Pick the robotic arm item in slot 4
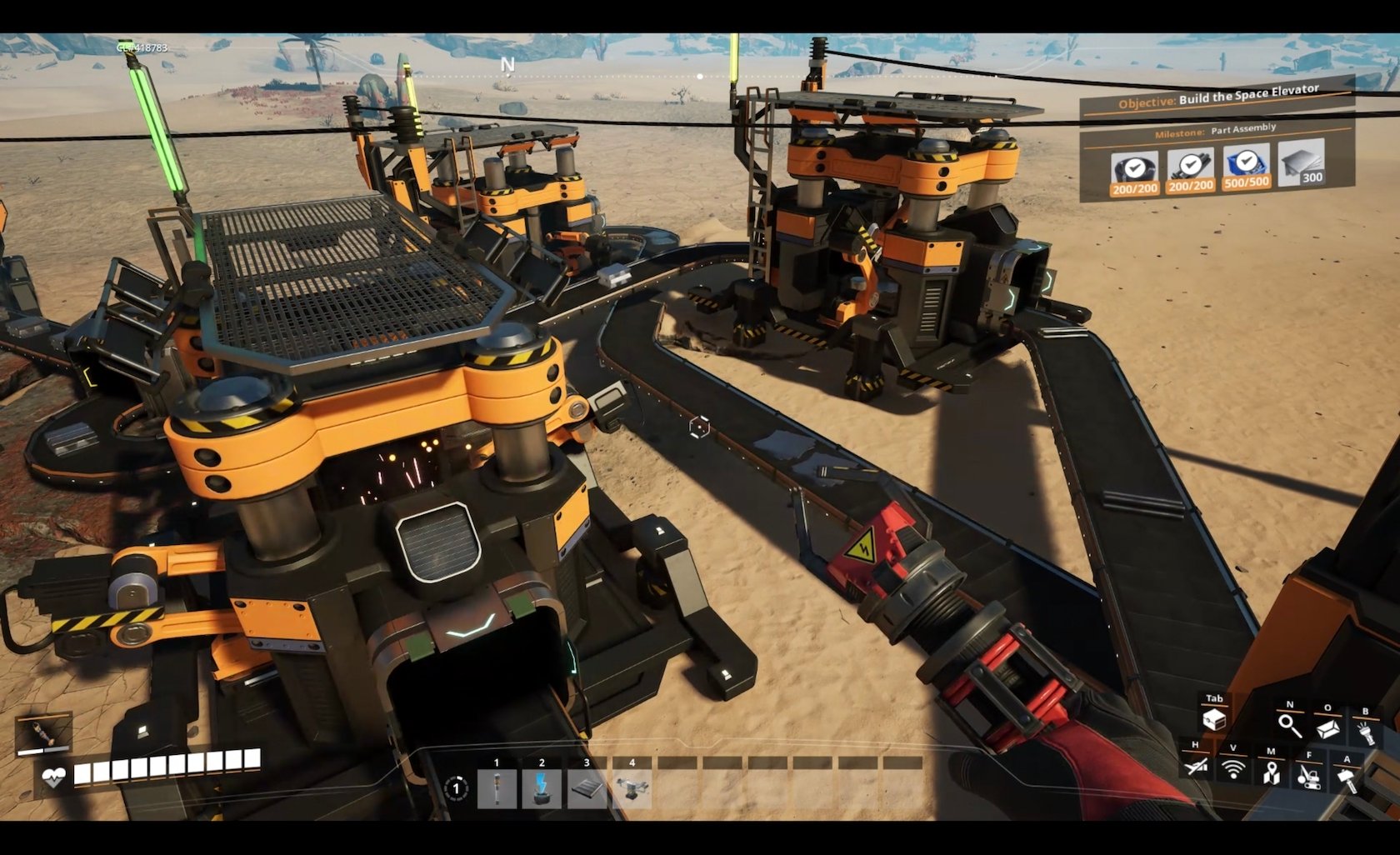 [632, 788]
